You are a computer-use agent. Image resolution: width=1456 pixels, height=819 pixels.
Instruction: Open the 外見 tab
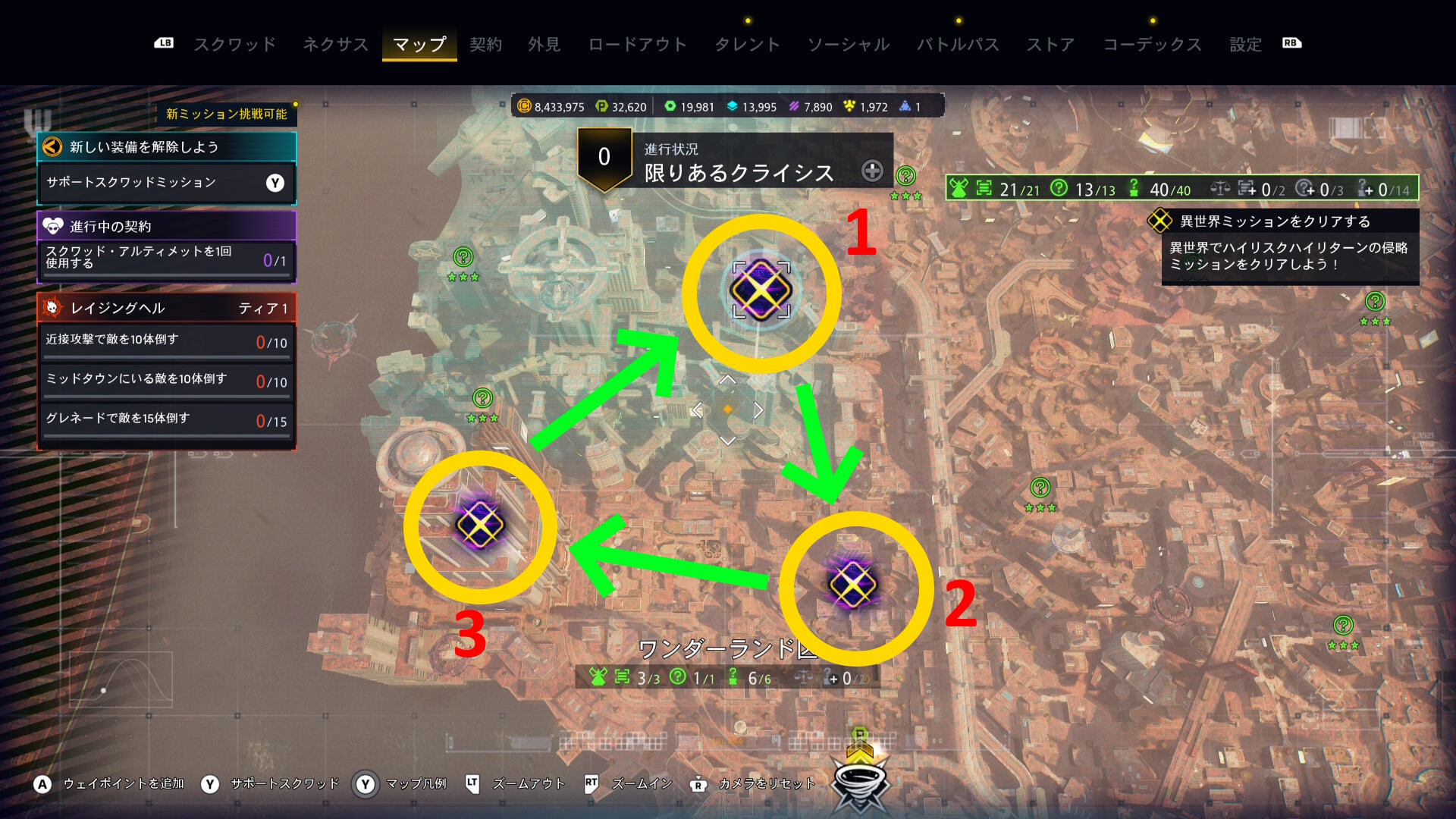click(x=544, y=44)
